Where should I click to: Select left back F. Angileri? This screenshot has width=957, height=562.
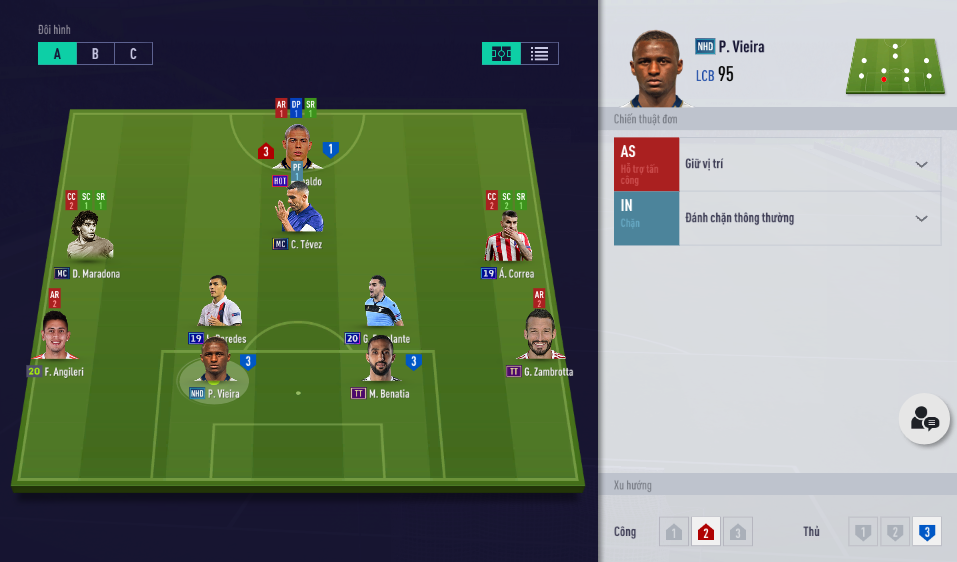coord(55,338)
